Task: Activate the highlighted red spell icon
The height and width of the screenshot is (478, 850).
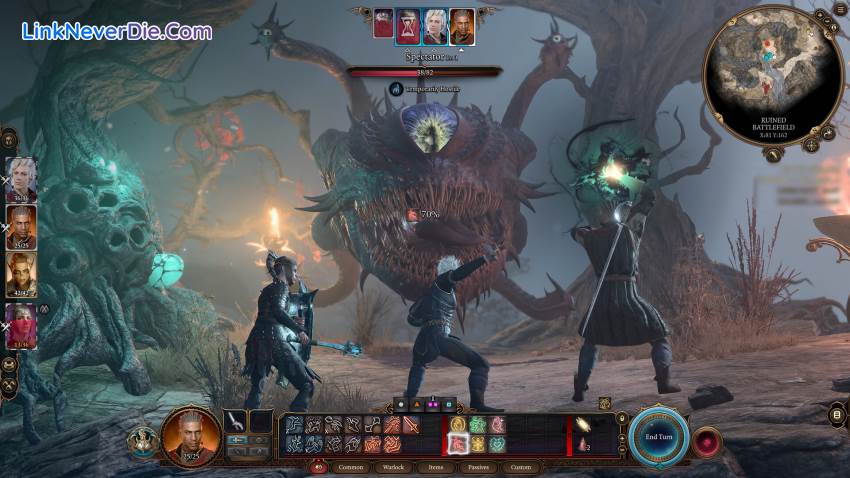Action: point(459,443)
